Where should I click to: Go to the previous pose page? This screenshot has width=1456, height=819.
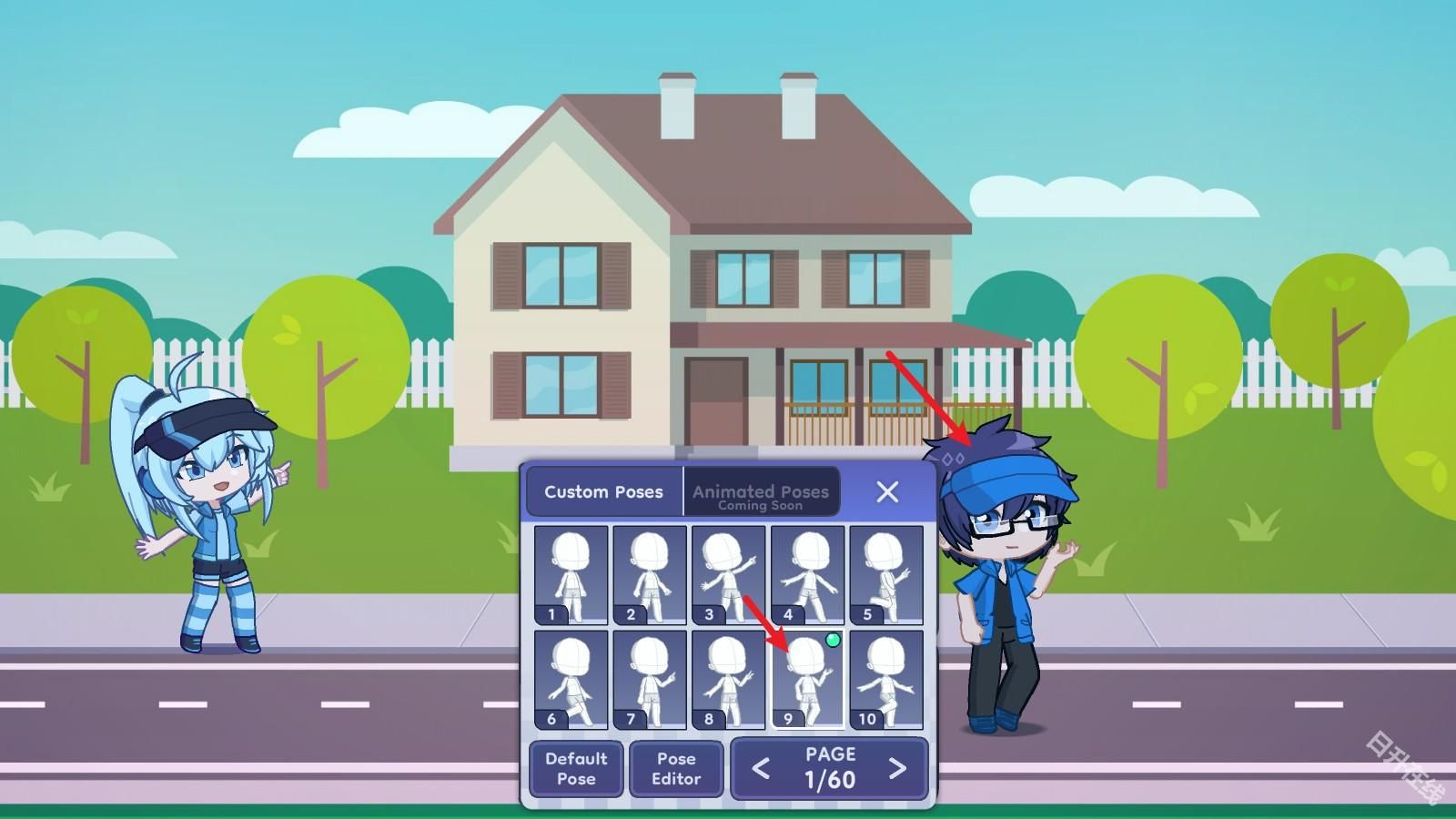(761, 769)
